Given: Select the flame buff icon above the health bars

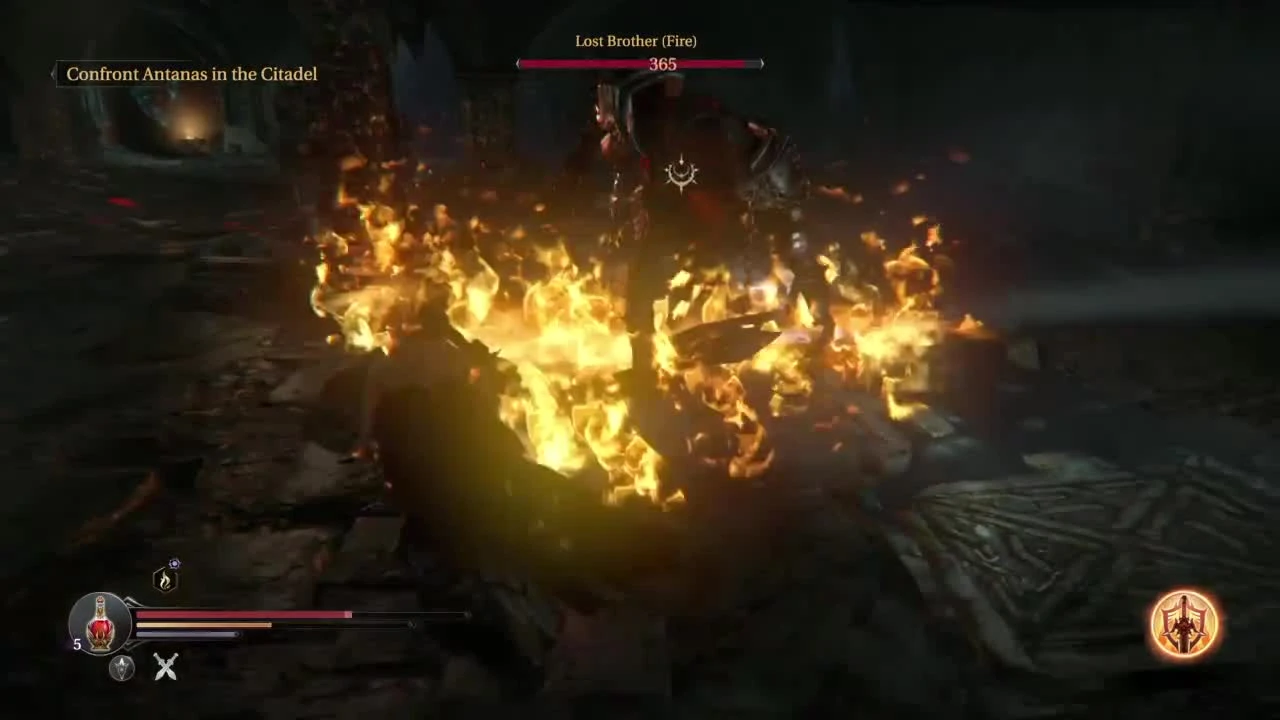Looking at the screenshot, I should click(x=164, y=578).
